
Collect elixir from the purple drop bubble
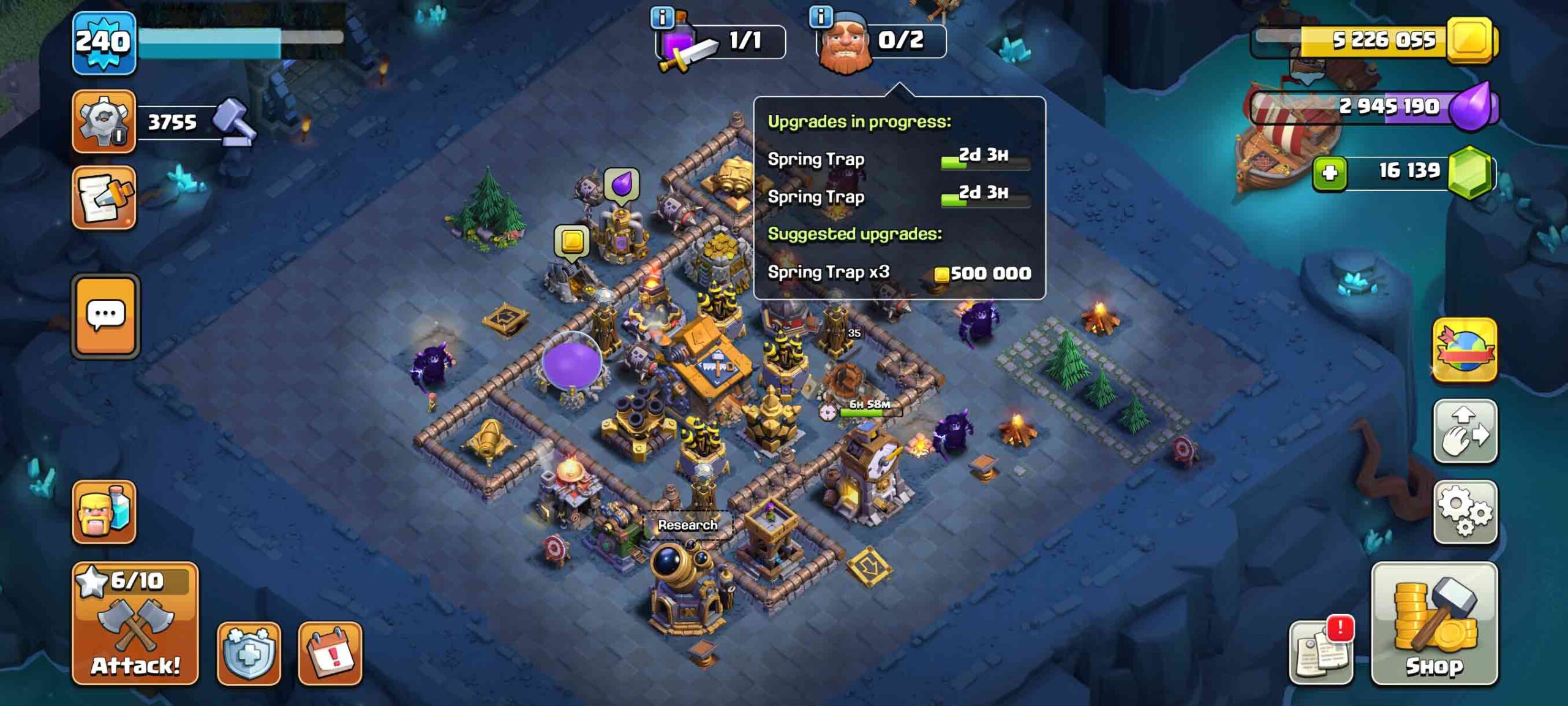622,184
